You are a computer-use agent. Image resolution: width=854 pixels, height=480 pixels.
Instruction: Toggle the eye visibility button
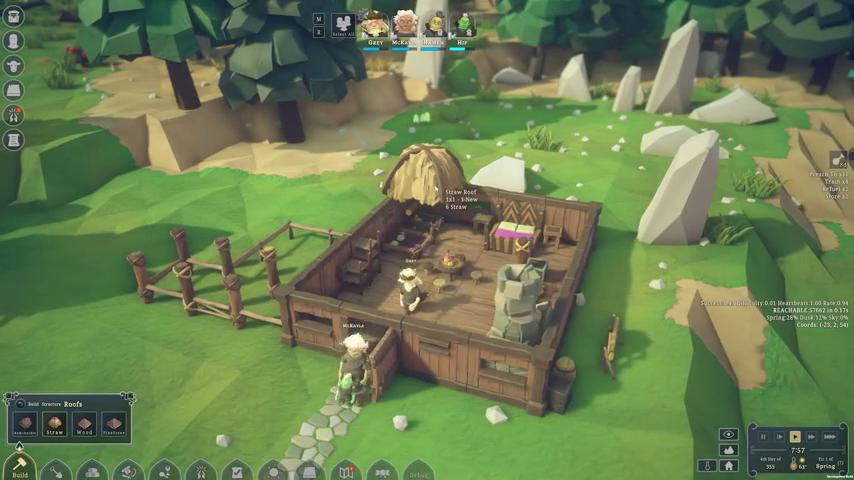click(x=728, y=434)
